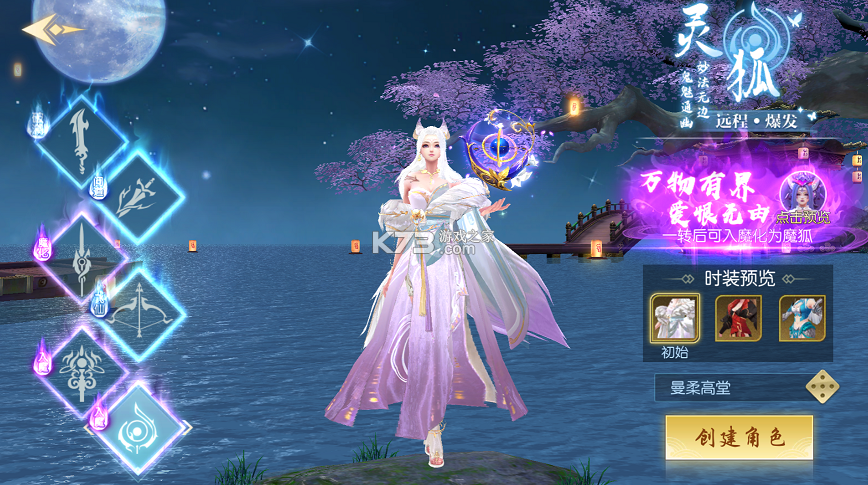Select the 初始 white costume thumbnail

(675, 318)
